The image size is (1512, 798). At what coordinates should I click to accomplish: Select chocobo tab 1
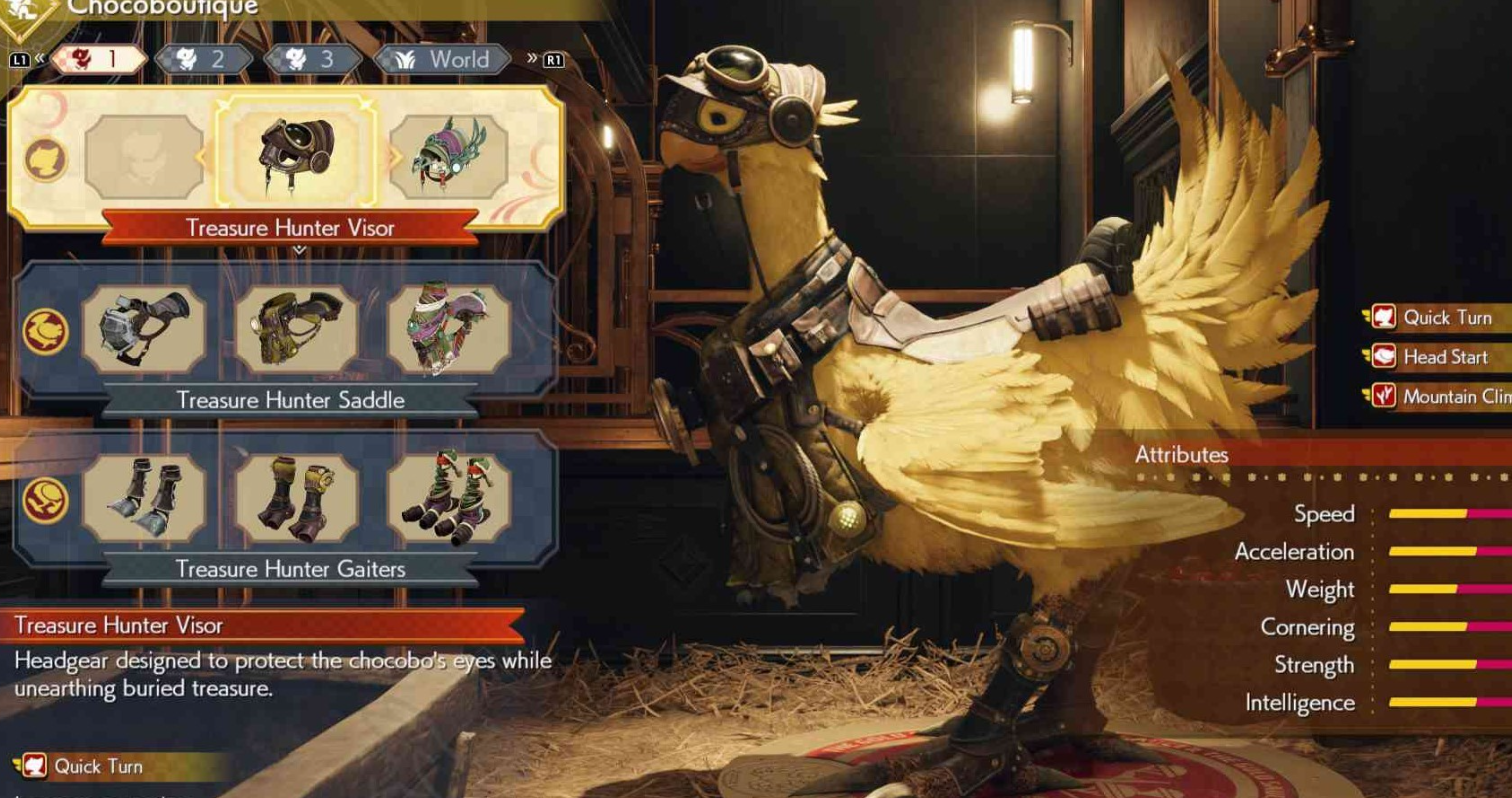(x=97, y=59)
